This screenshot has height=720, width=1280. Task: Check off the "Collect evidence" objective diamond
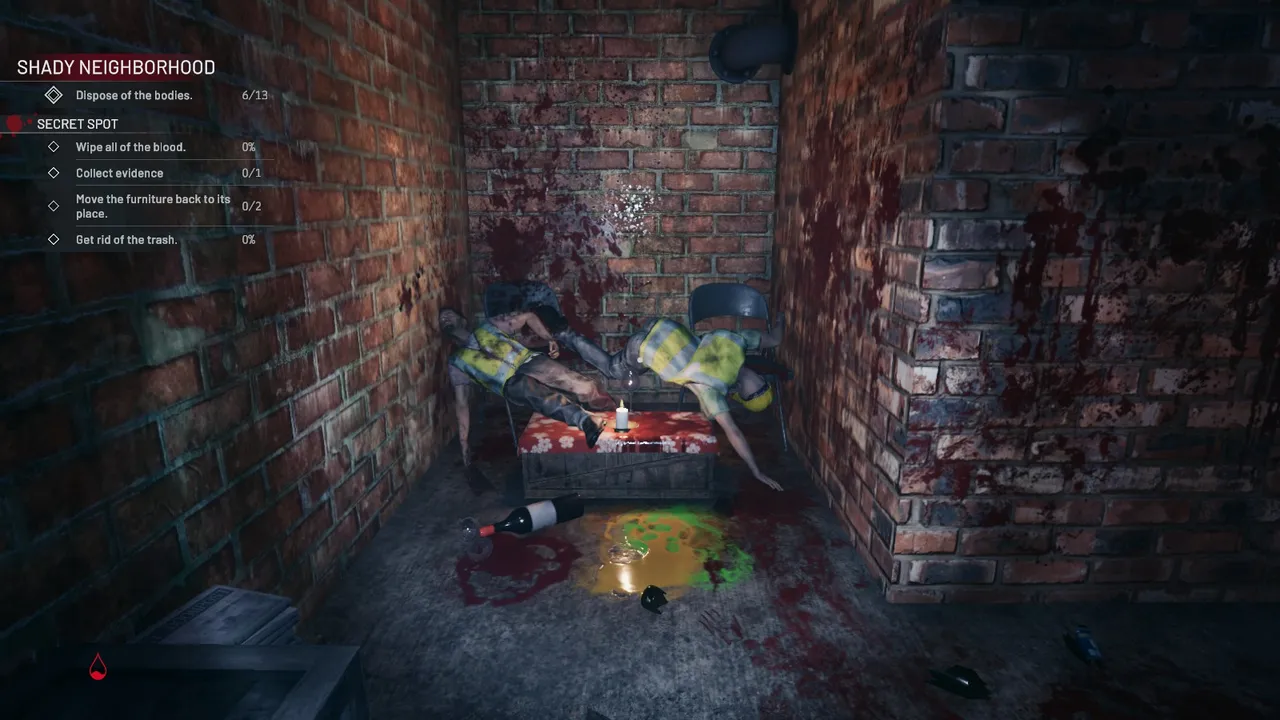(54, 172)
